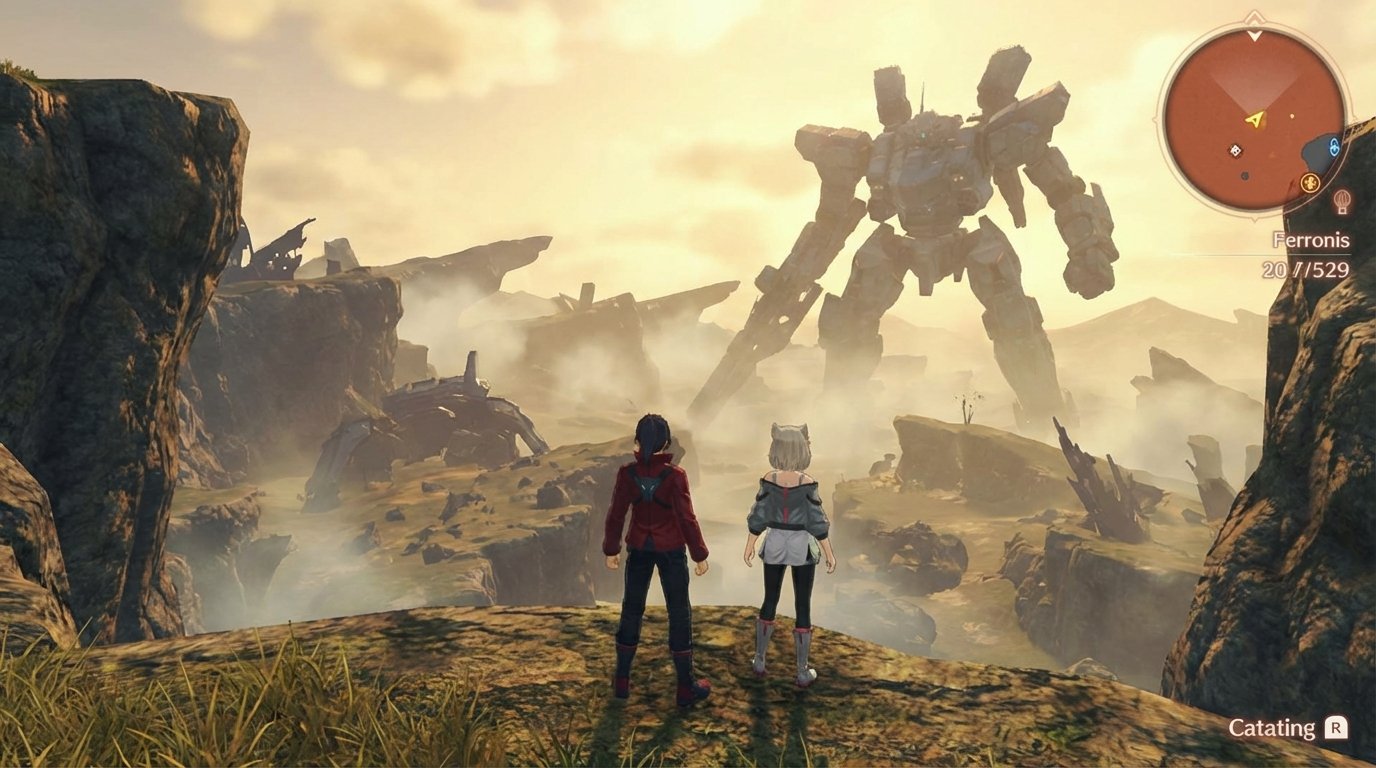This screenshot has height=768, width=1376.
Task: Select the yellow player arrow on the minimap
Action: (1254, 119)
